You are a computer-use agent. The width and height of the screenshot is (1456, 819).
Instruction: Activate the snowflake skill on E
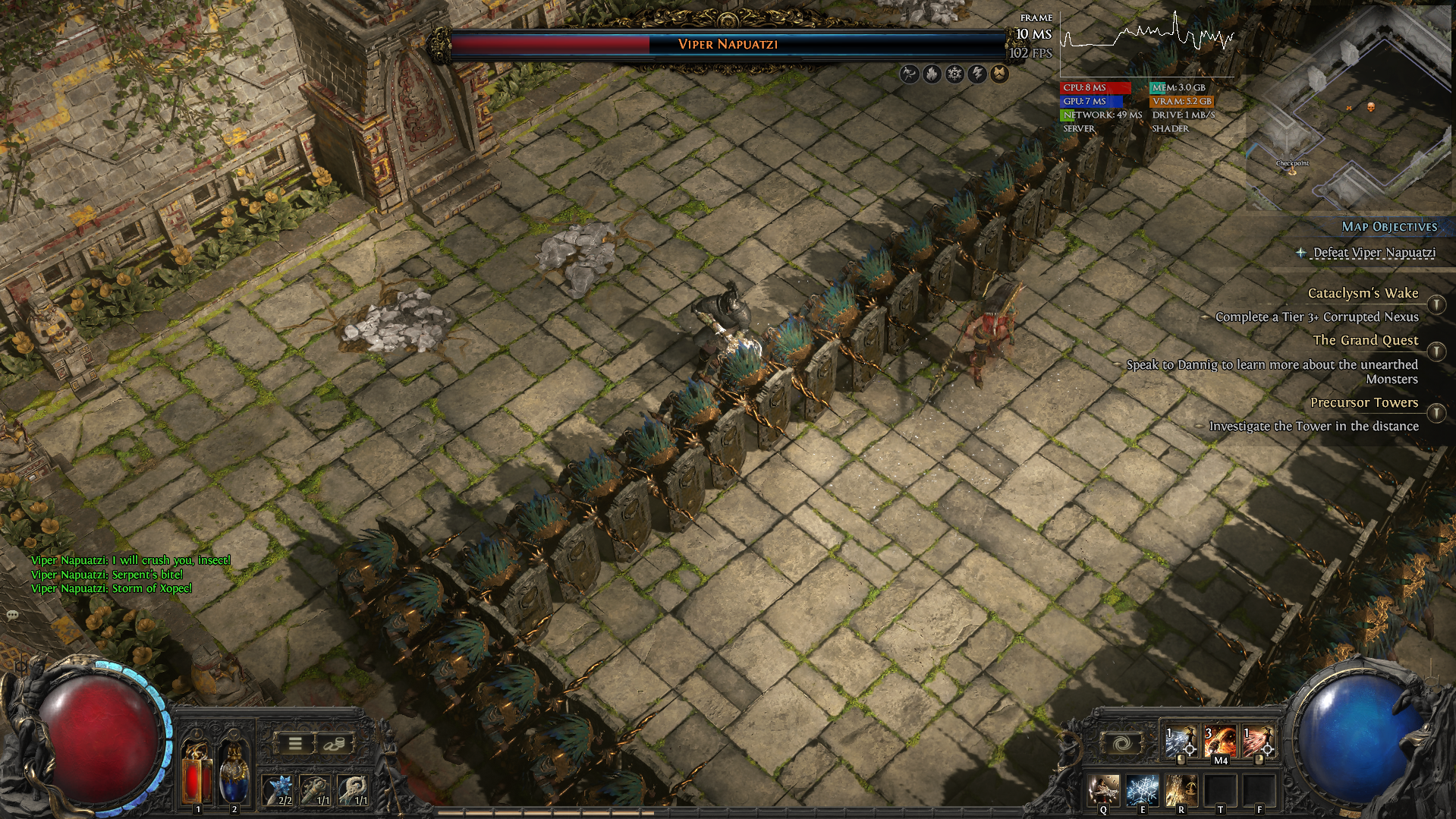[1142, 790]
